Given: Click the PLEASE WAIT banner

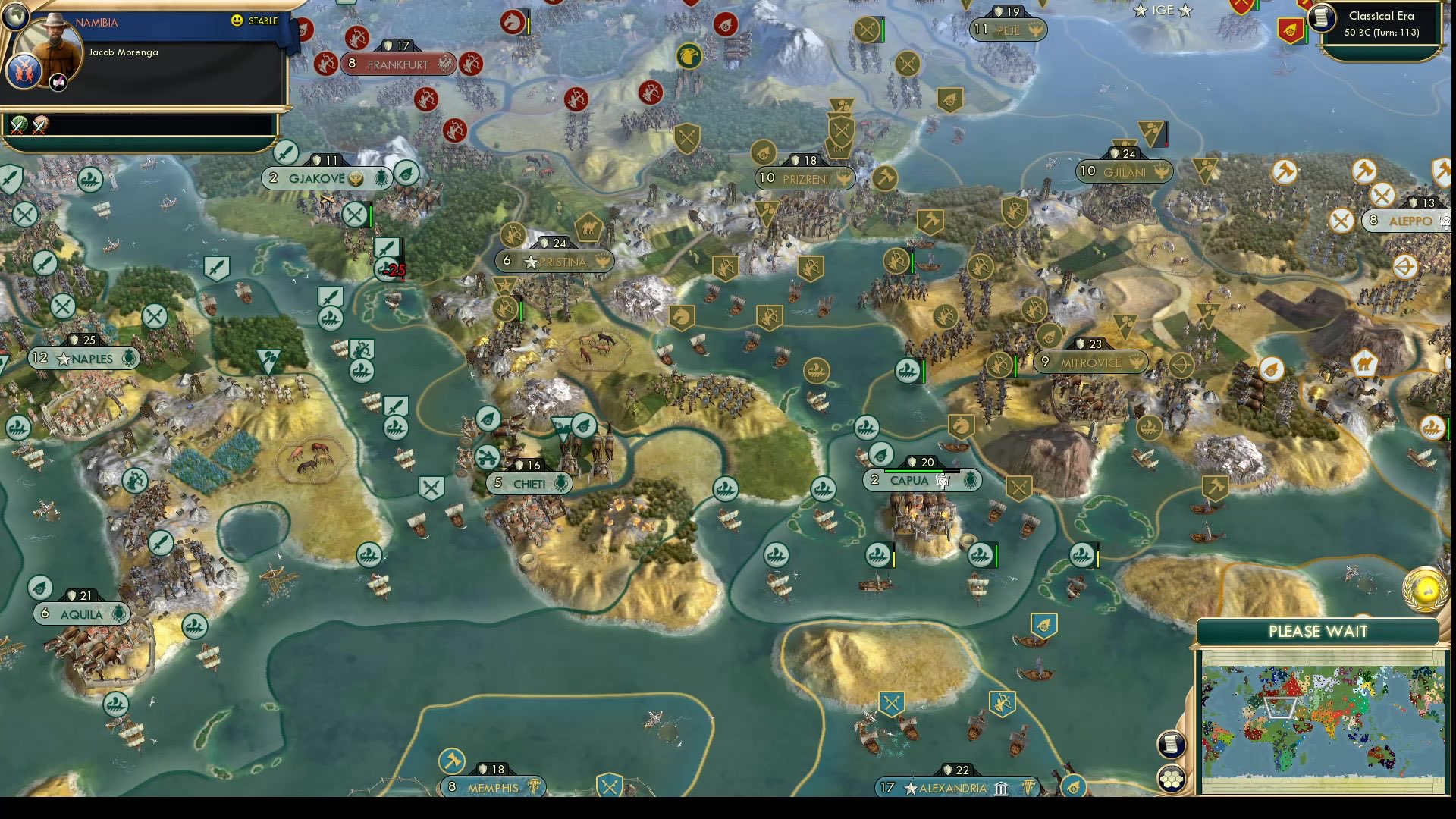Looking at the screenshot, I should click(1316, 631).
